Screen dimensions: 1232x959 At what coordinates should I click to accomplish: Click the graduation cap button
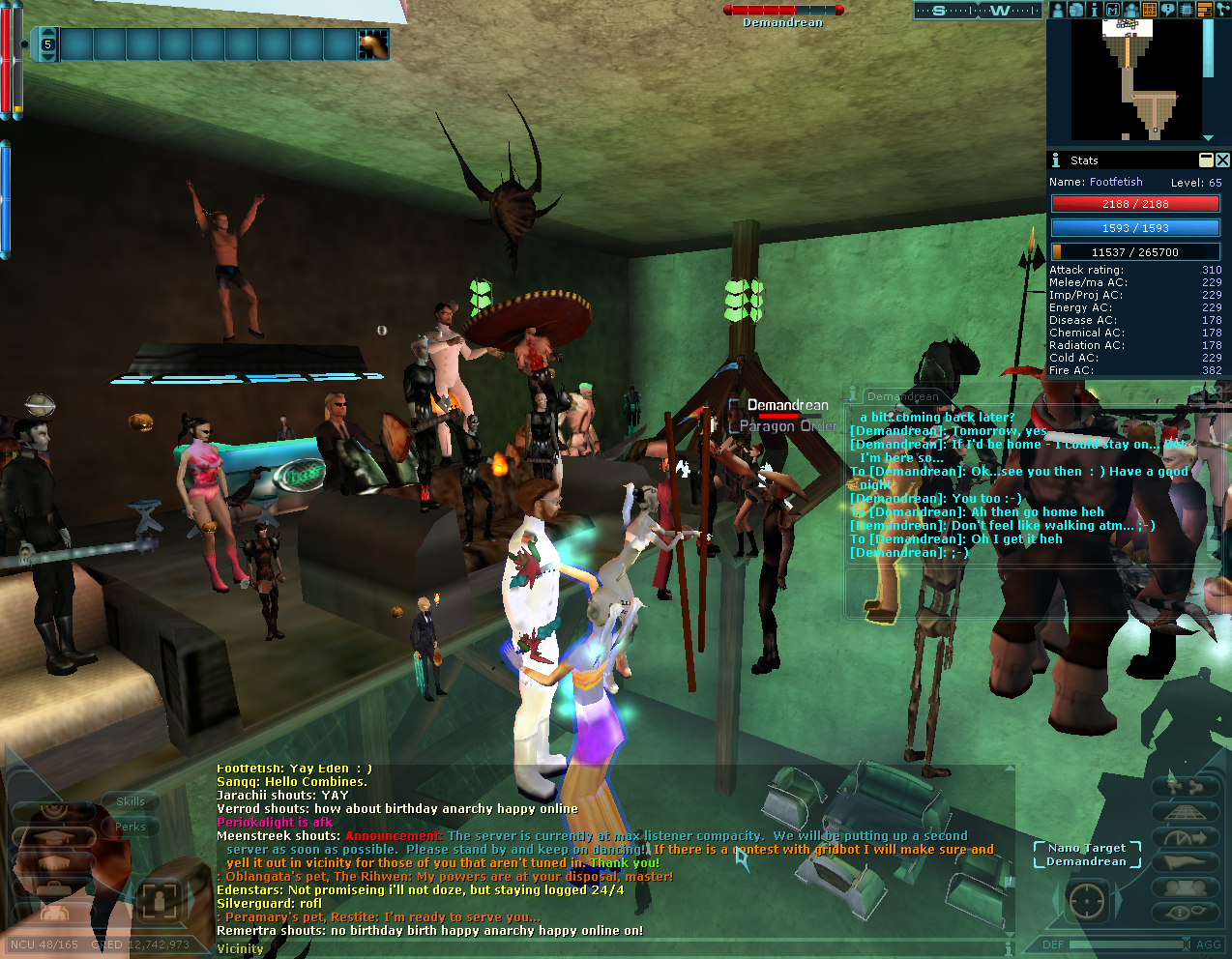click(54, 837)
